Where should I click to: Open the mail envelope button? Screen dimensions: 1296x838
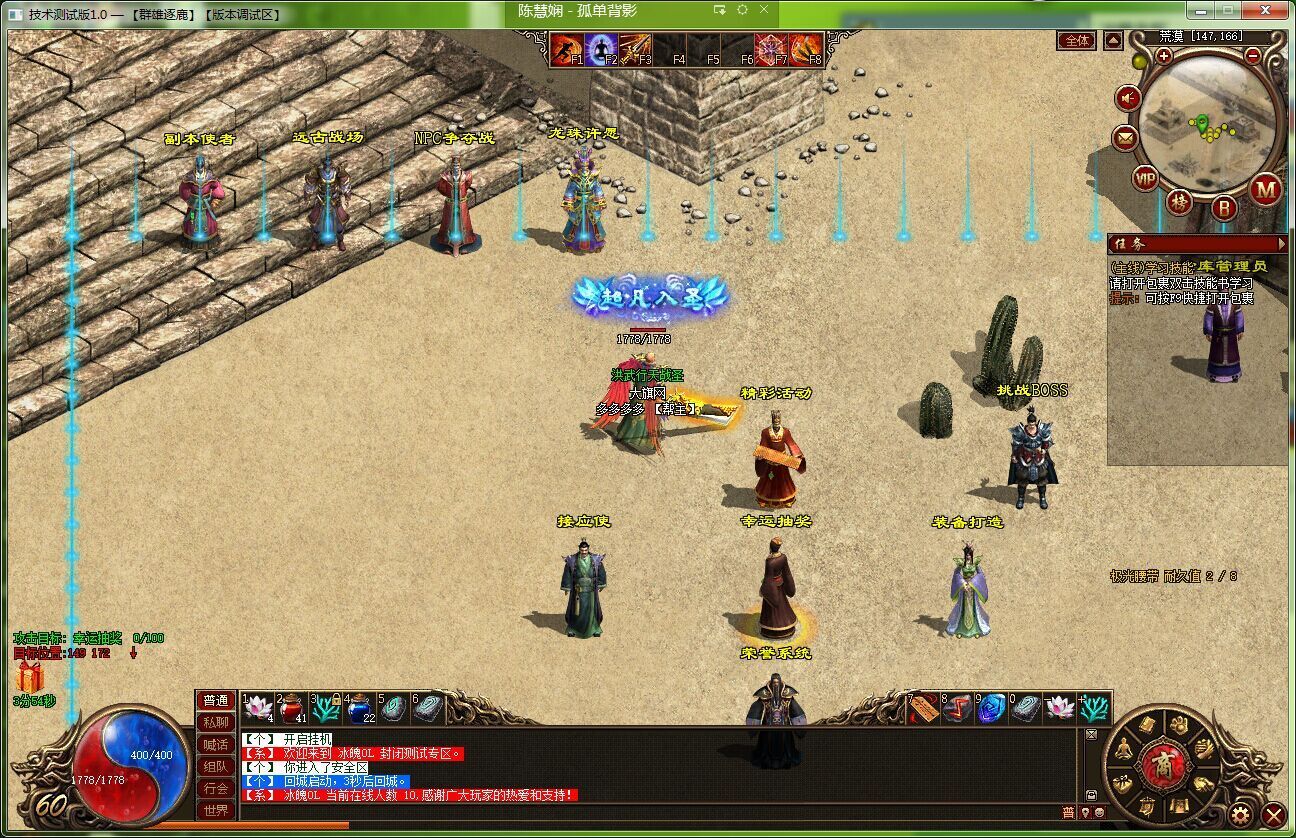pyautogui.click(x=1126, y=138)
